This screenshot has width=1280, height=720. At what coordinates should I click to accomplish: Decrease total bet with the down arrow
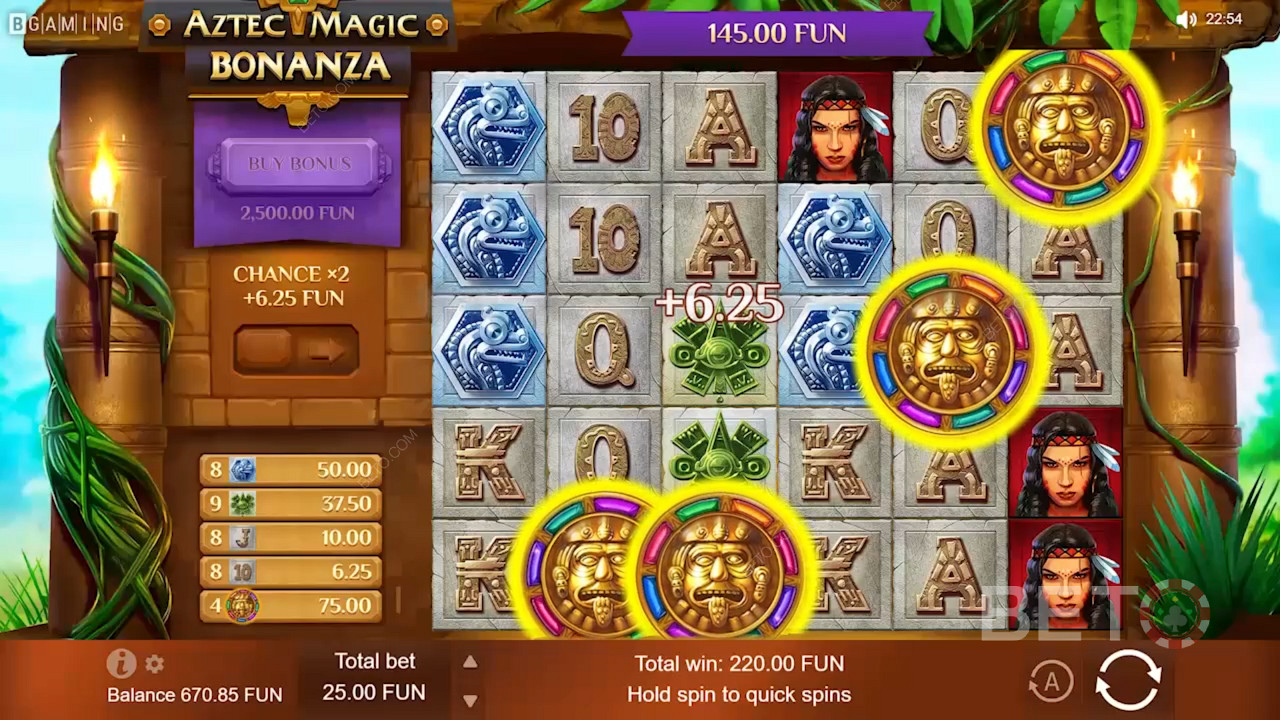470,700
